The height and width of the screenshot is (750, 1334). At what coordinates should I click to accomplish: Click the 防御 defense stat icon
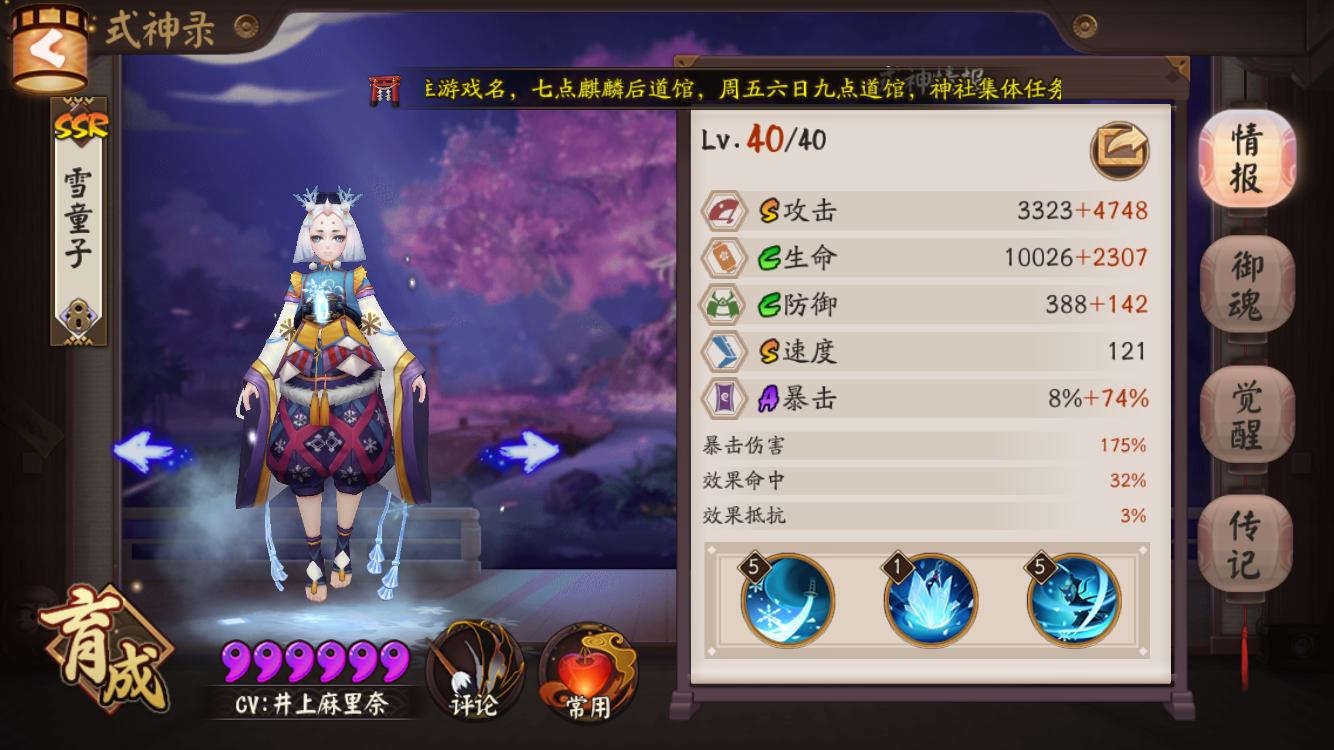click(x=727, y=304)
